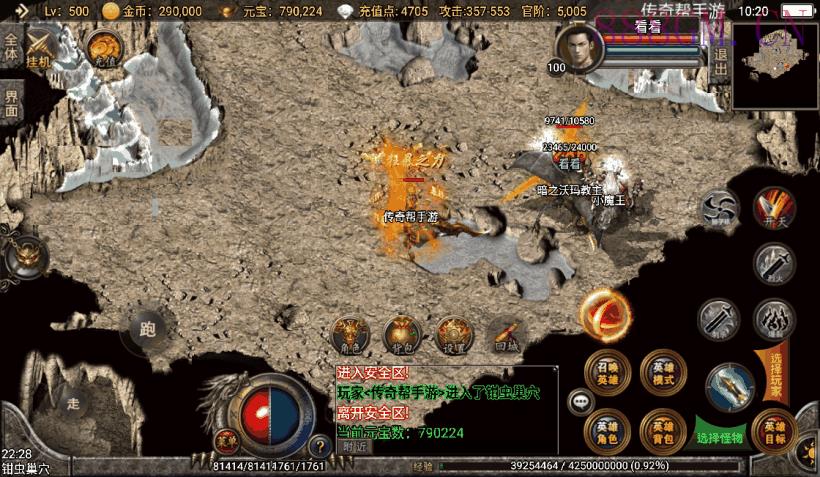Viewport: 820px width, 477px height.
Task: Open 英雄角色 hero character panel
Action: 607,430
